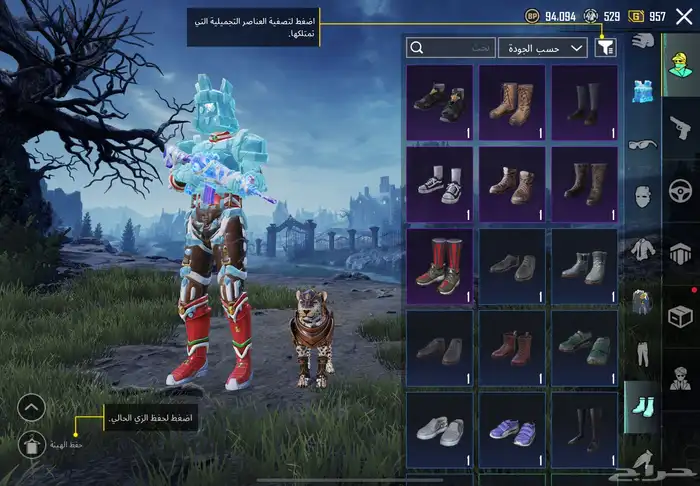Select the white slip-on shoes
The image size is (700, 486).
coord(440,430)
